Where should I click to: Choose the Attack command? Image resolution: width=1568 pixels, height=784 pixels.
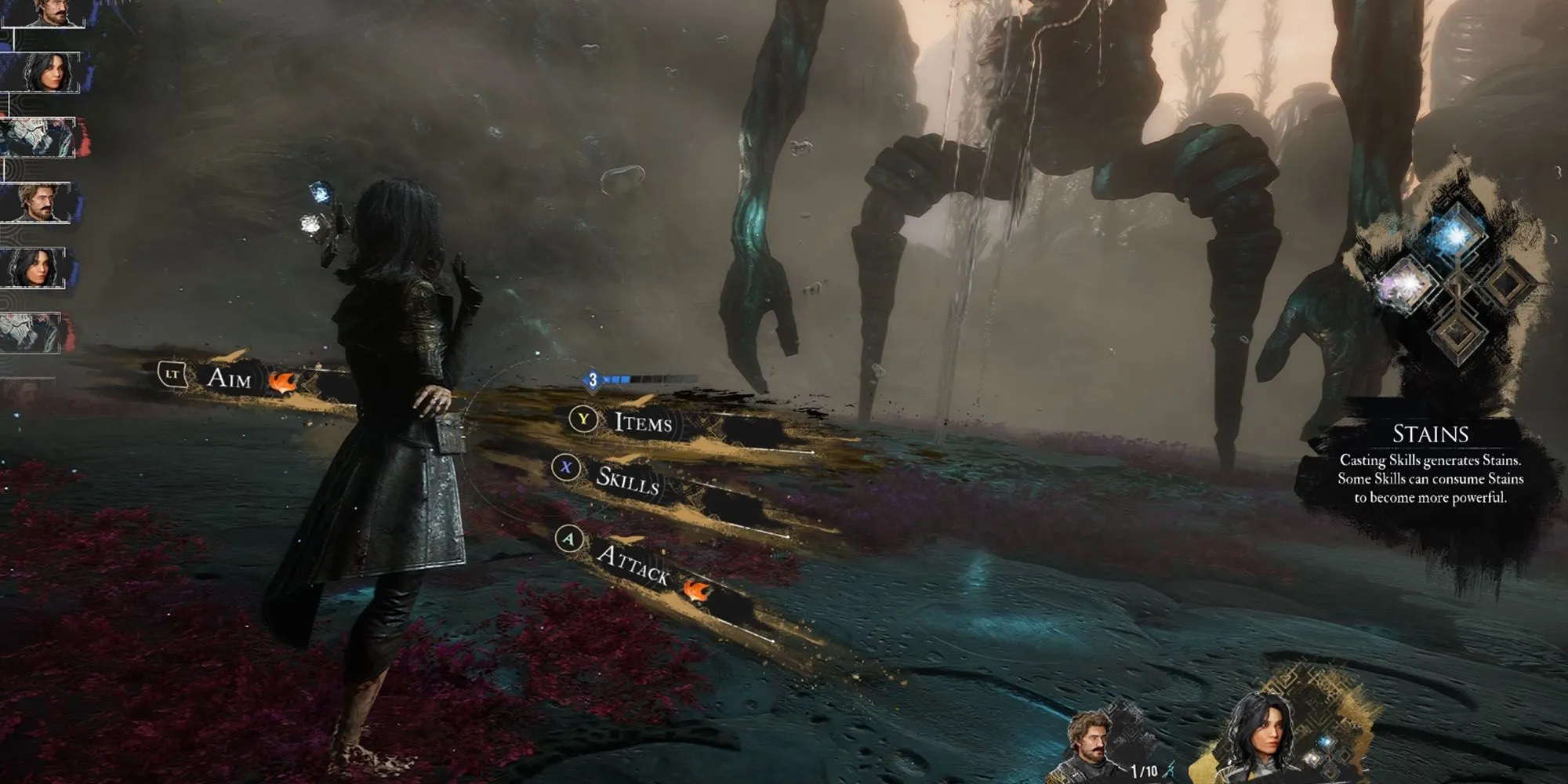(x=632, y=563)
